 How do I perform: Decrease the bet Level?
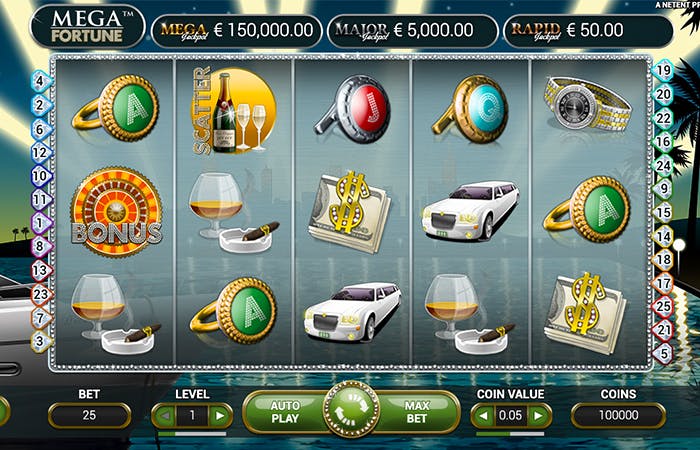tap(163, 415)
